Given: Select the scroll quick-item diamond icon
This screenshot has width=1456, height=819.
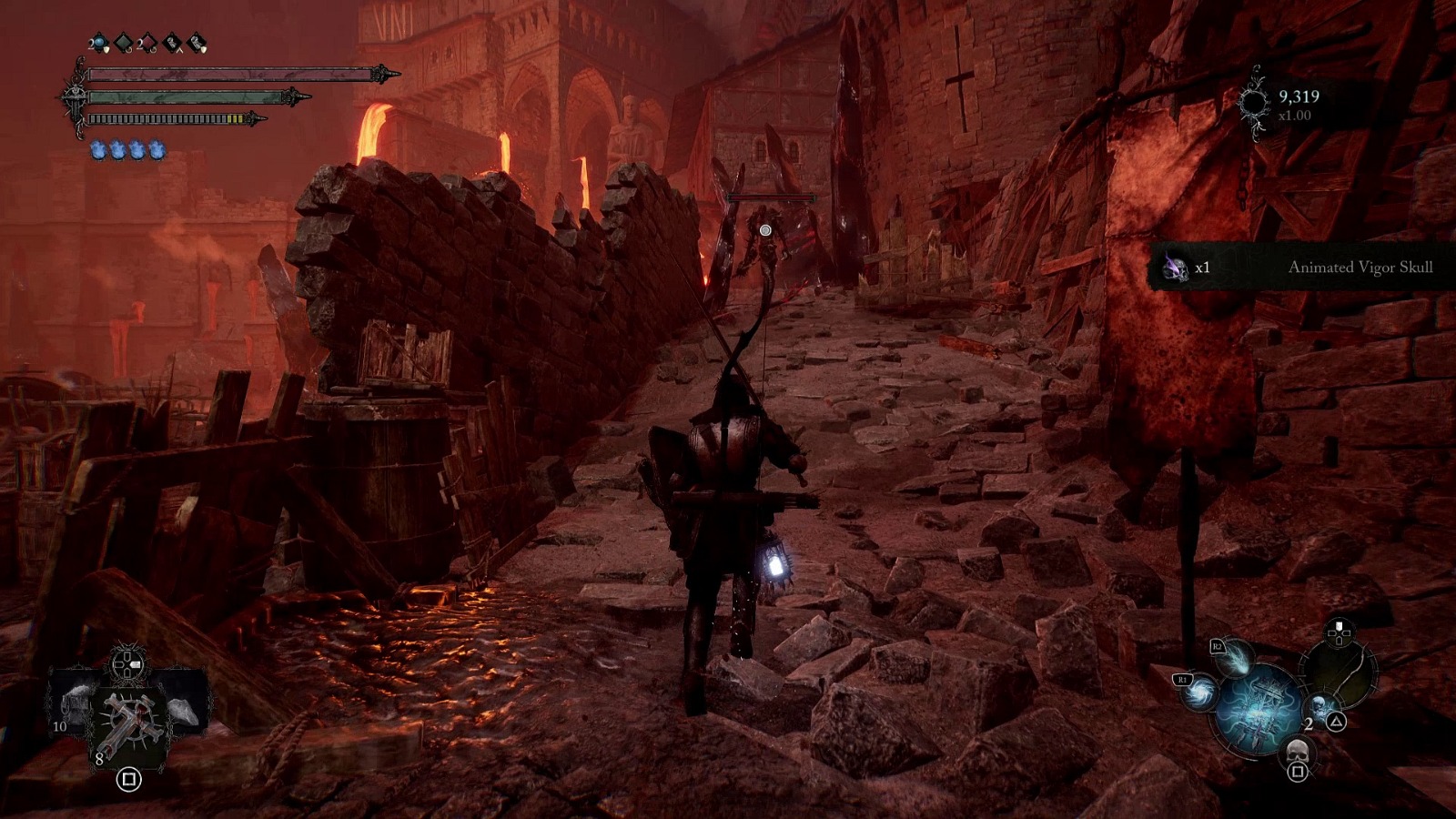Looking at the screenshot, I should pos(196,44).
